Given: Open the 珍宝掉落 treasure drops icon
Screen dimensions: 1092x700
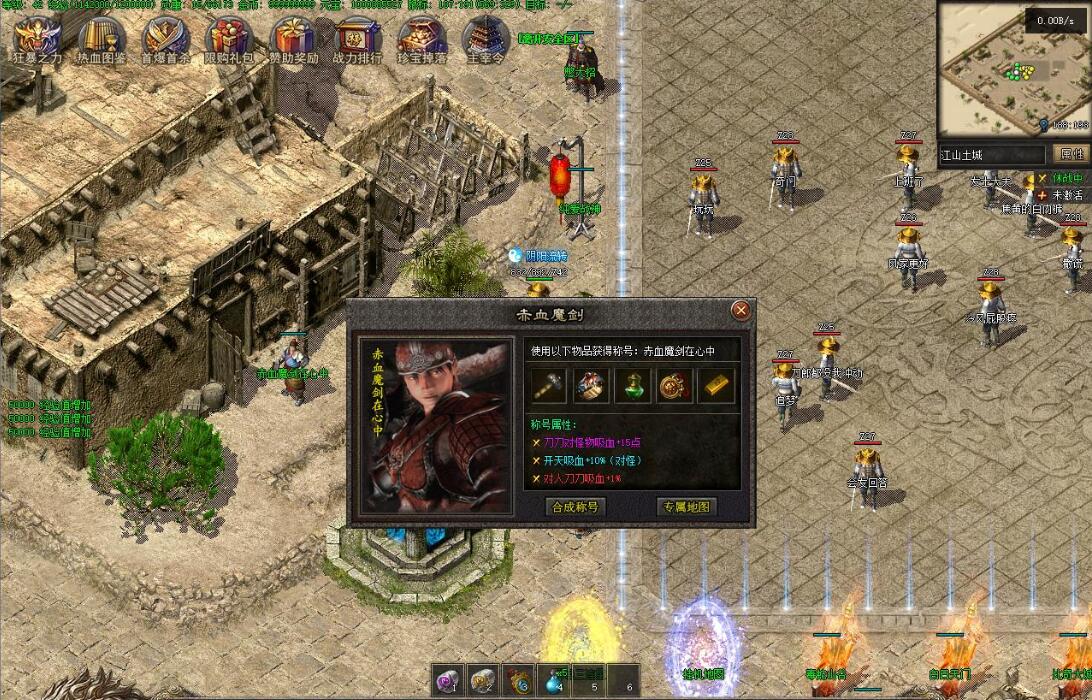Looking at the screenshot, I should tap(422, 36).
